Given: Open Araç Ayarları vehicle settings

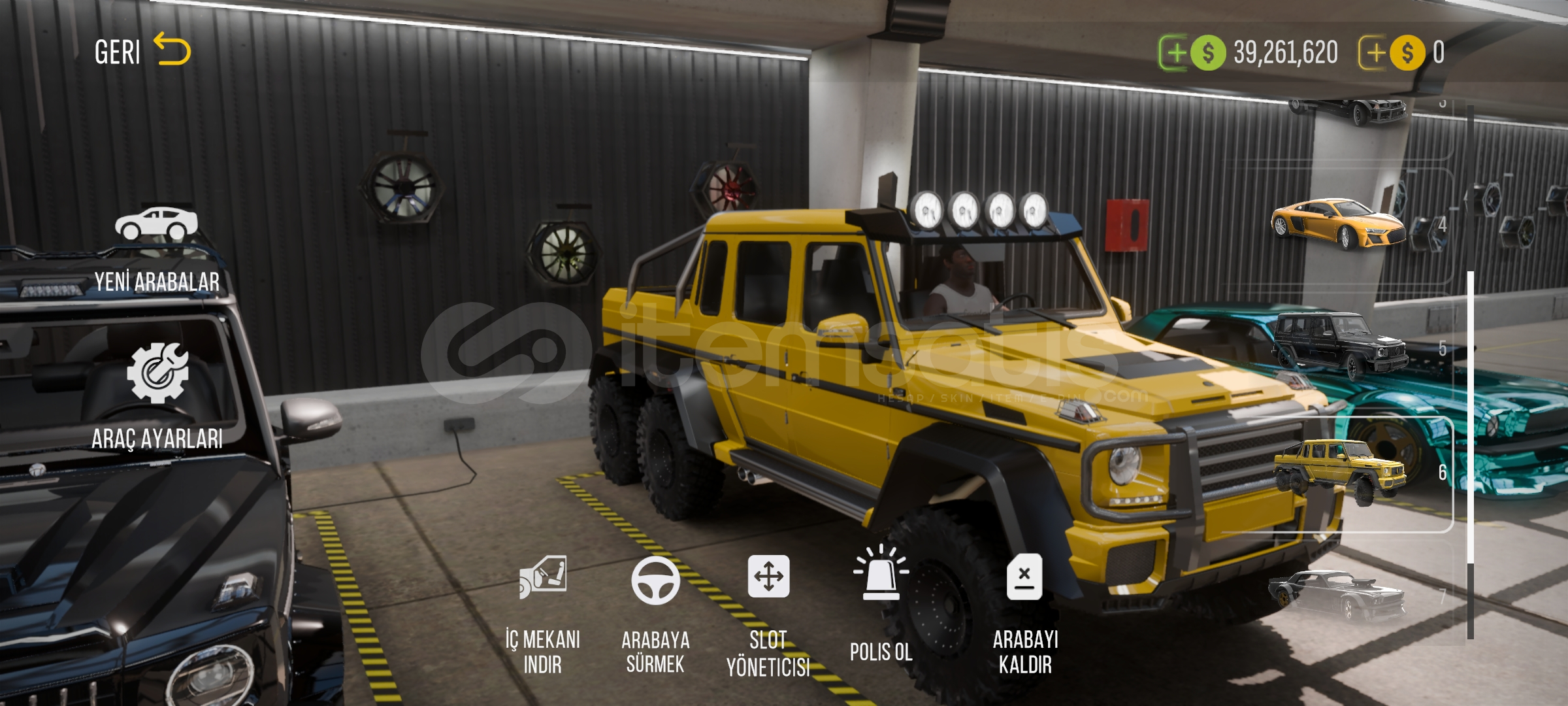Looking at the screenshot, I should [157, 395].
